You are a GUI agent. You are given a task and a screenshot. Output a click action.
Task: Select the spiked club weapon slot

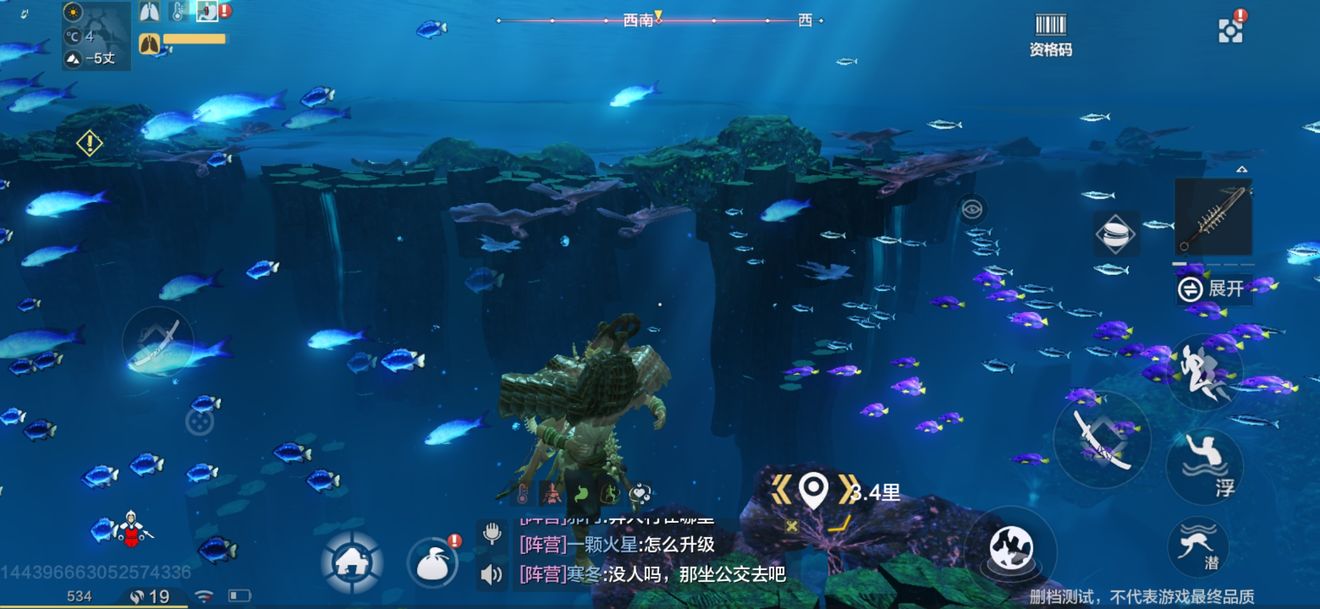tap(1212, 218)
